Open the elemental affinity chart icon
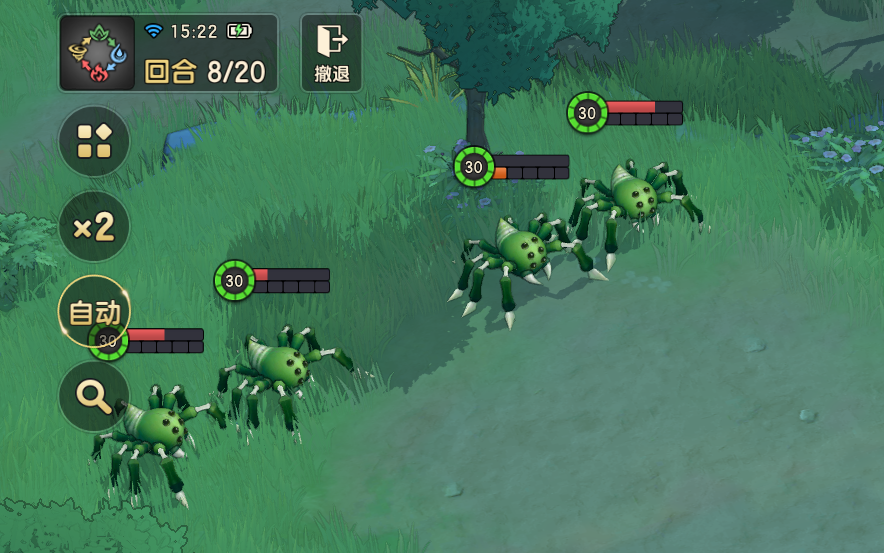The height and width of the screenshot is (553, 884). (x=97, y=53)
